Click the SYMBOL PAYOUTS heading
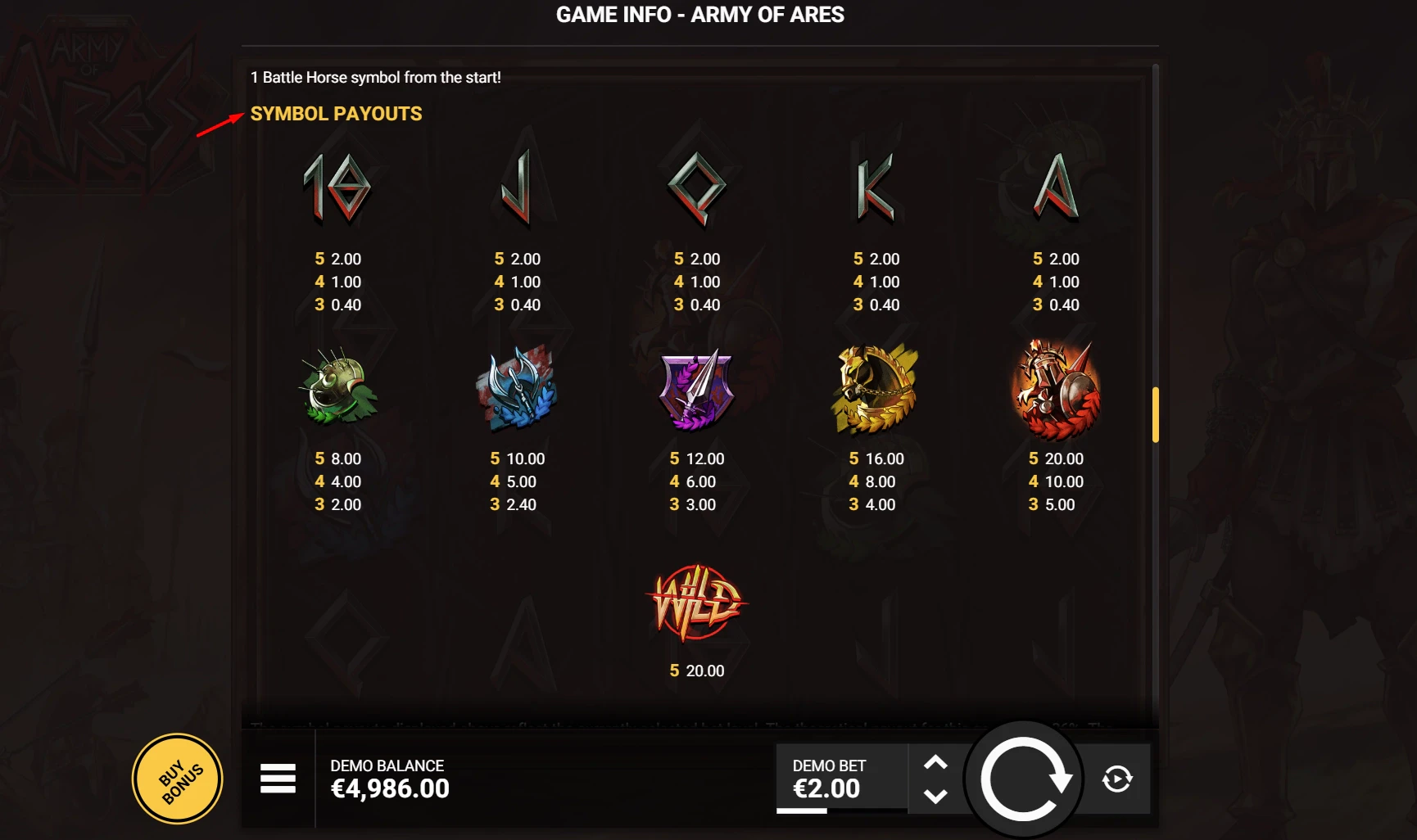Screen dimensions: 1417x840 (337, 114)
